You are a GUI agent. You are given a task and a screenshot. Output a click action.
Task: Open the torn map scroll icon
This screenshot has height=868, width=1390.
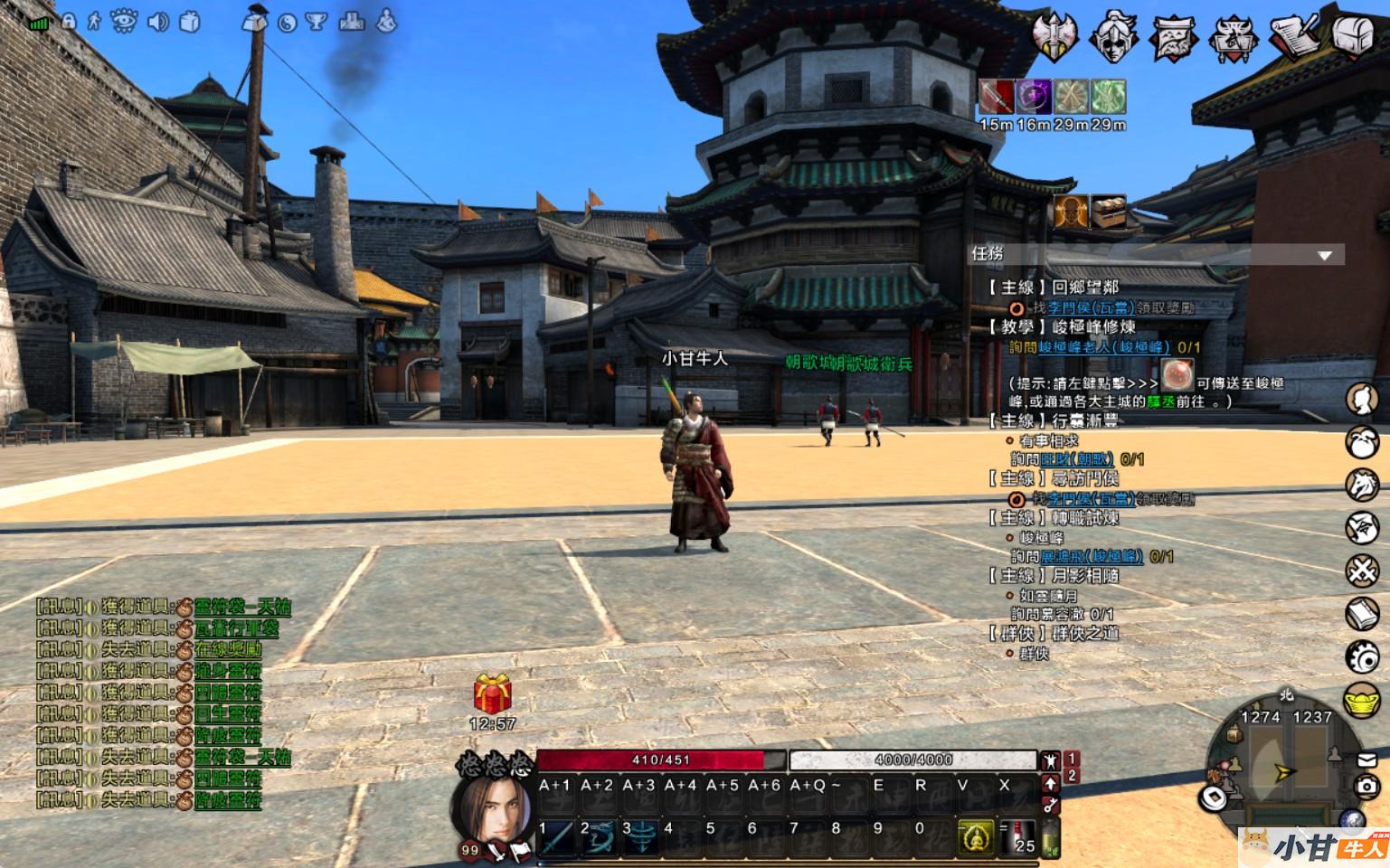[1173, 37]
